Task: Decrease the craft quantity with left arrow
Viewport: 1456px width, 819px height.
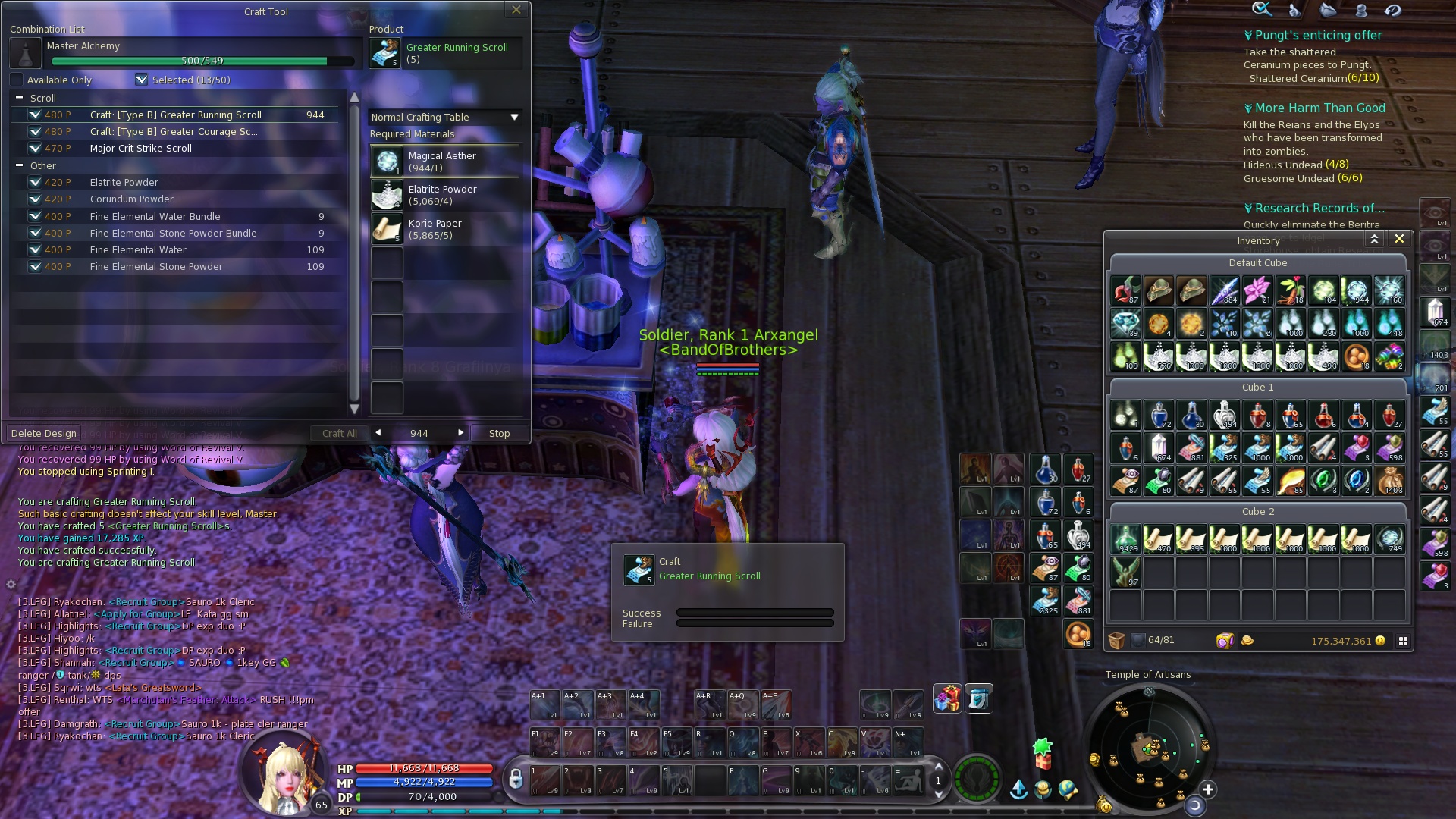Action: 378,433
